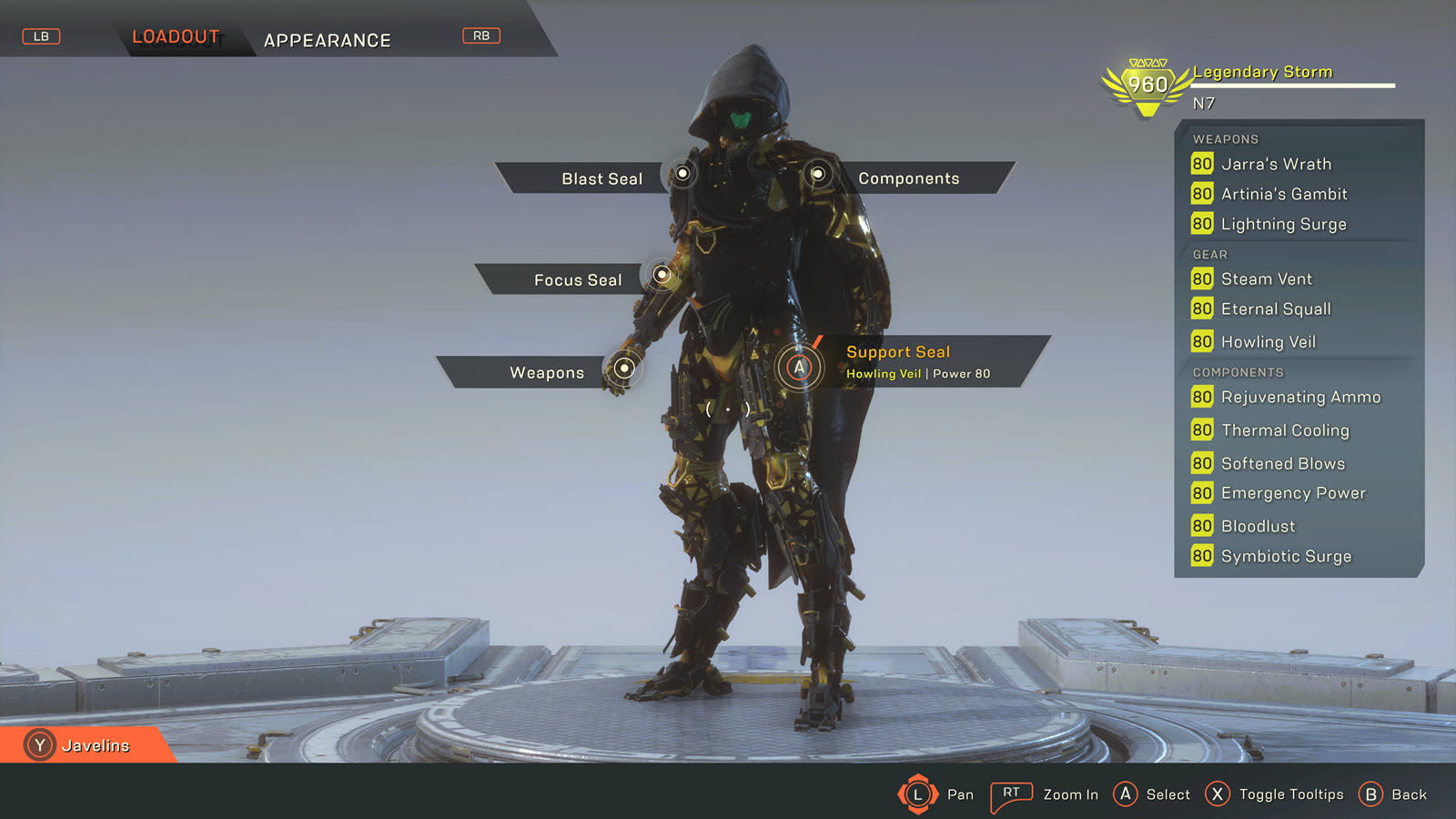Open the Components slot
This screenshot has height=819, width=1456.
click(908, 178)
